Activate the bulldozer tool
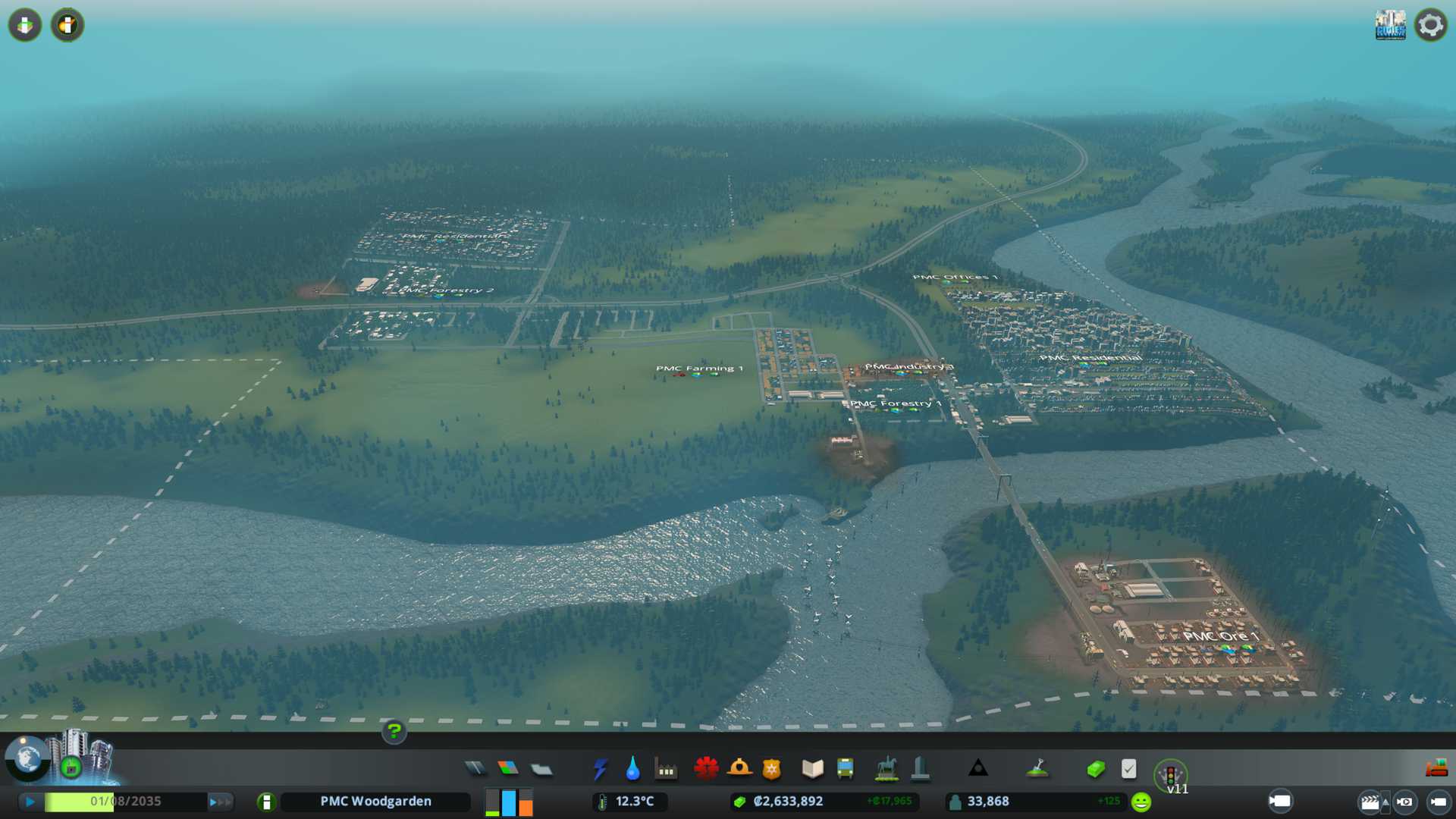 point(1436,768)
